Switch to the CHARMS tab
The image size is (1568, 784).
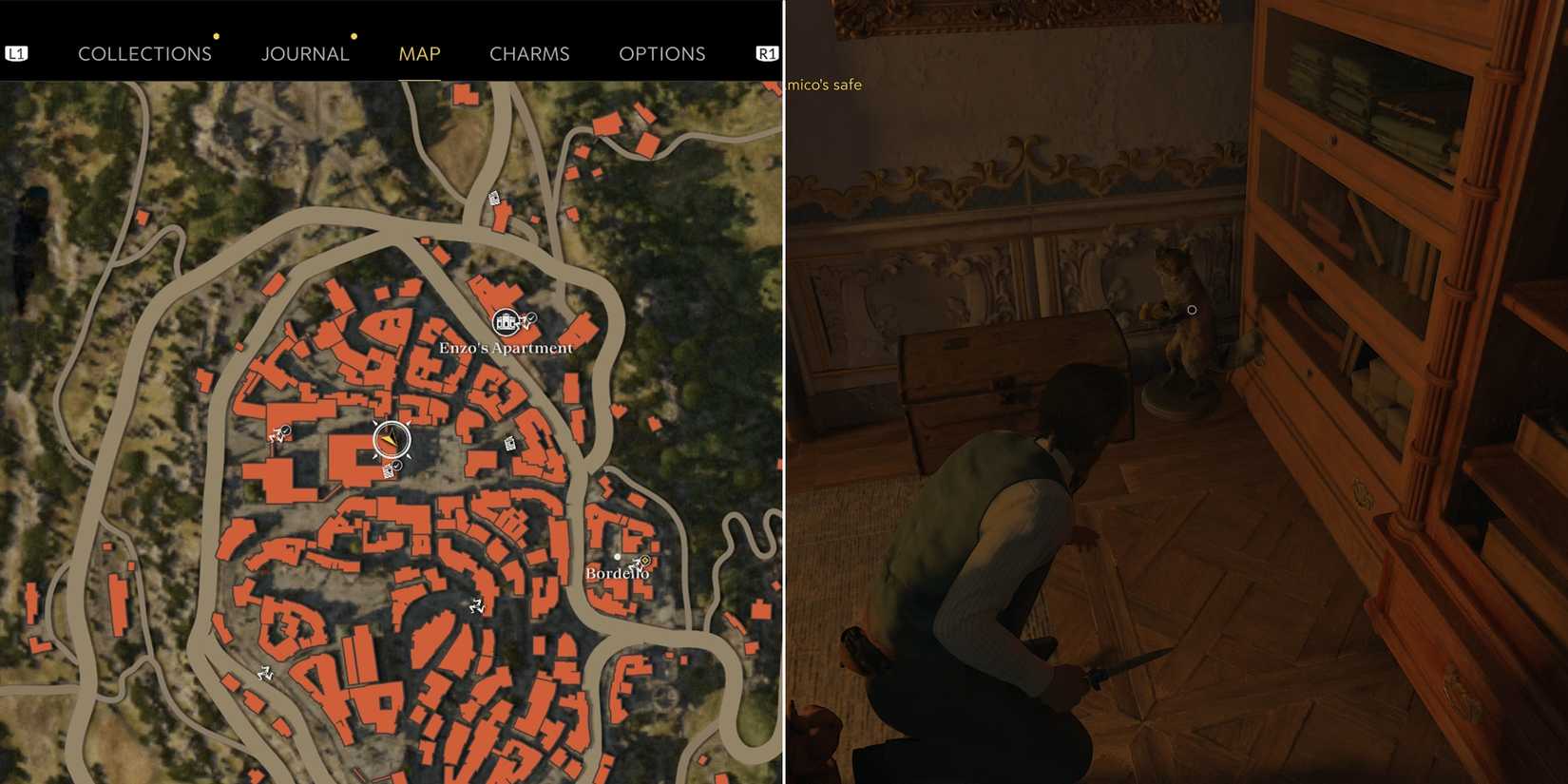(529, 53)
